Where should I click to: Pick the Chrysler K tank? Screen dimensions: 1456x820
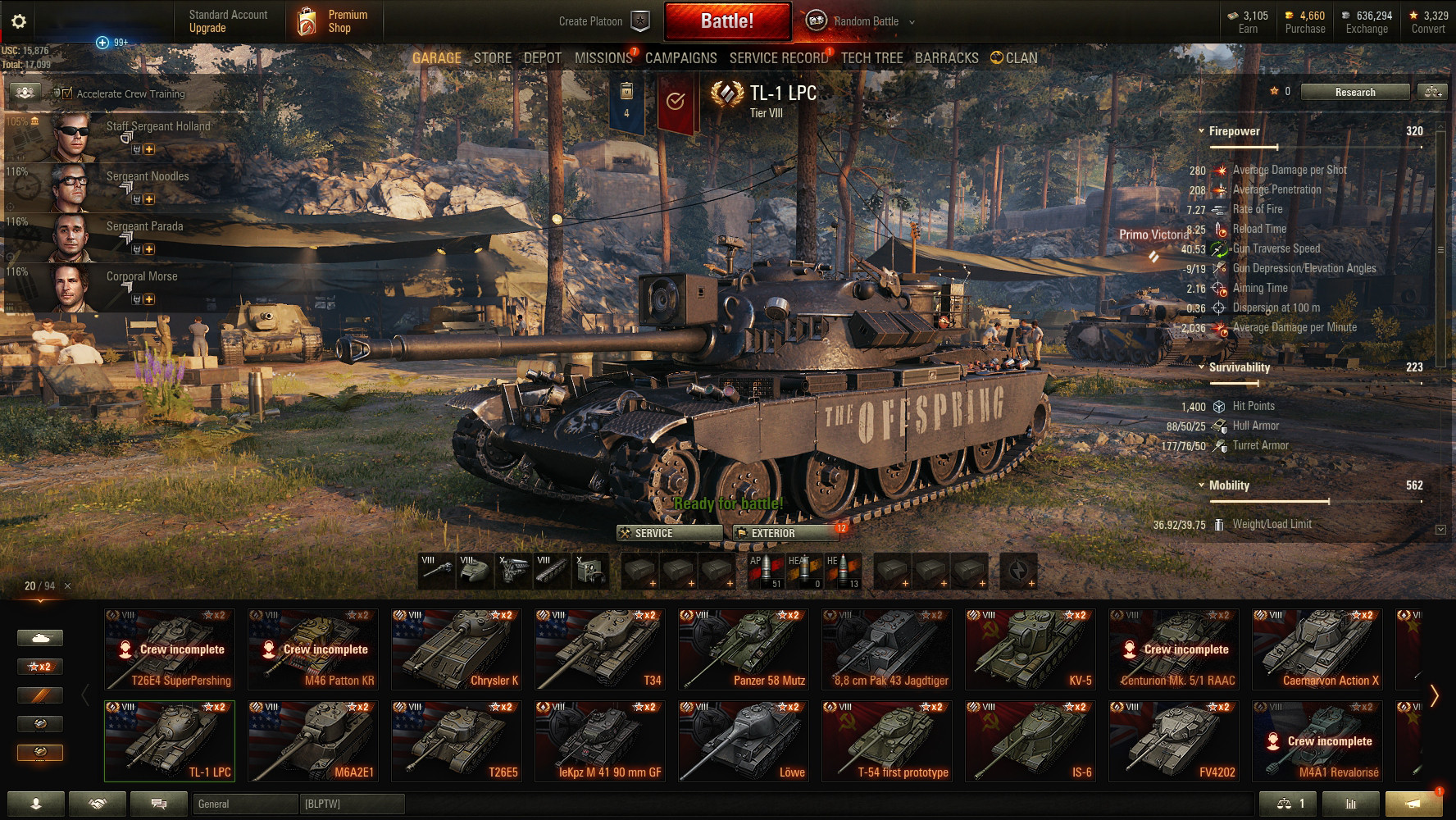pos(457,649)
